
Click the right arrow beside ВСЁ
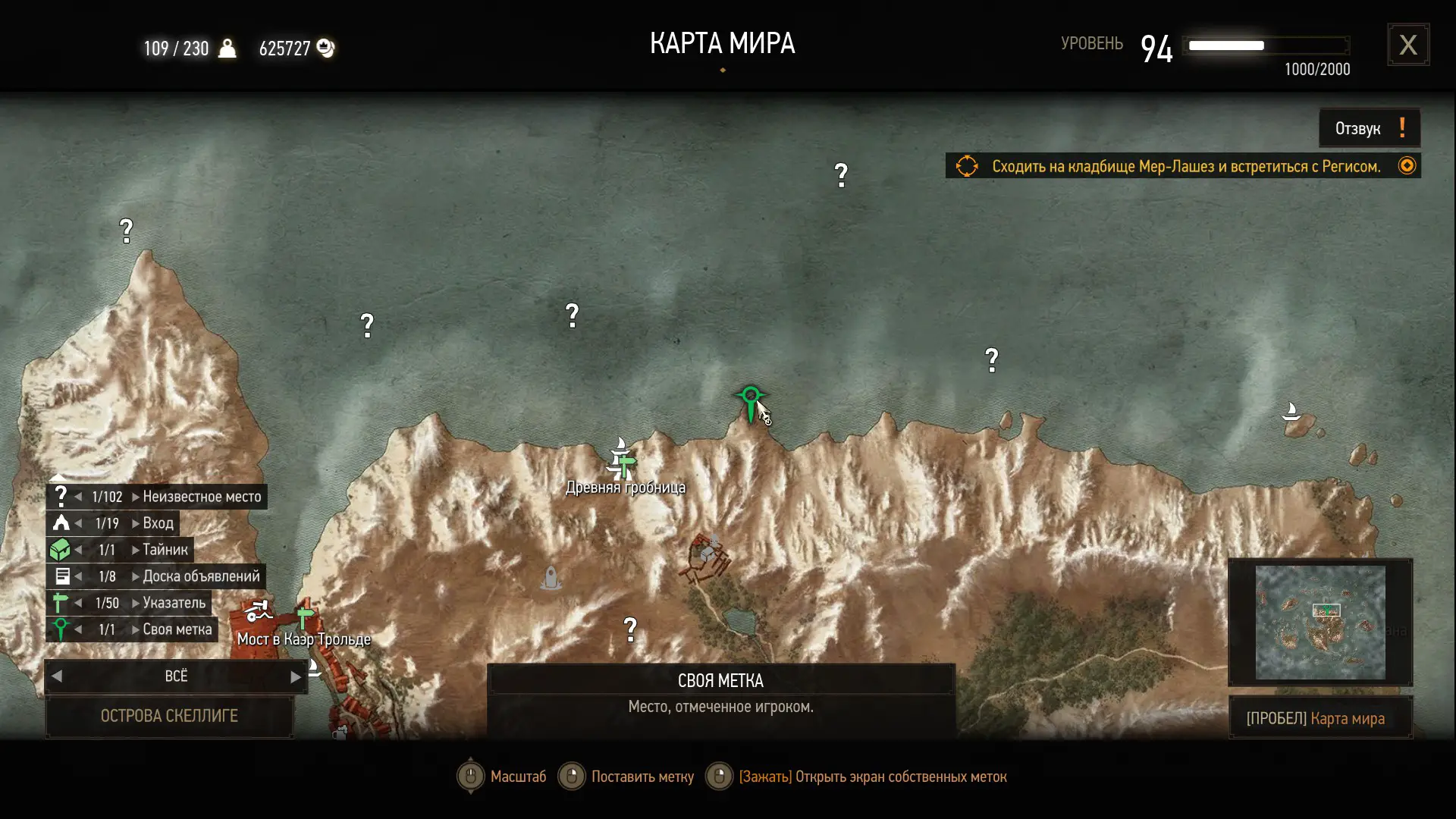pyautogui.click(x=295, y=676)
